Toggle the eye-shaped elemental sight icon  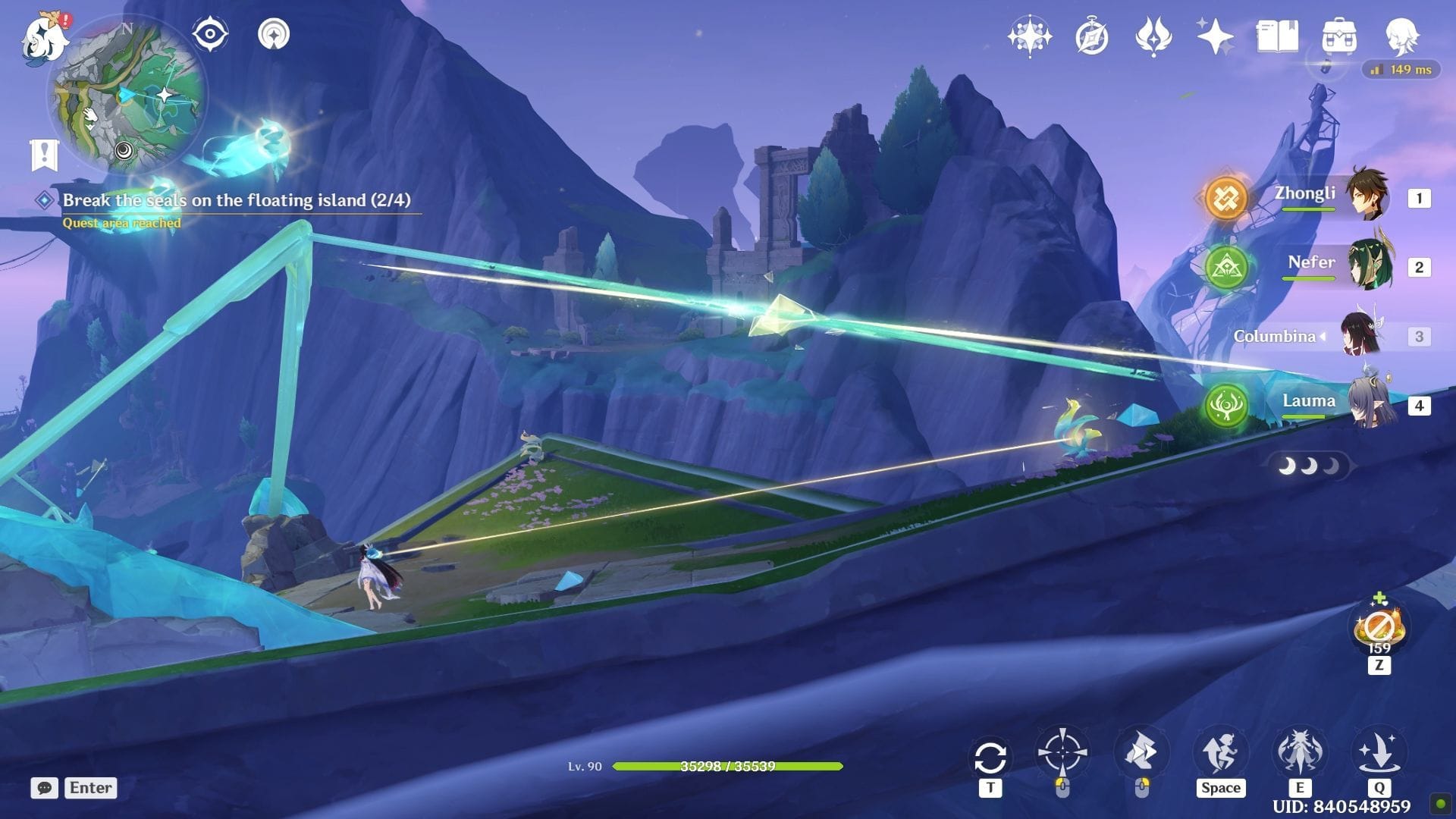[209, 35]
